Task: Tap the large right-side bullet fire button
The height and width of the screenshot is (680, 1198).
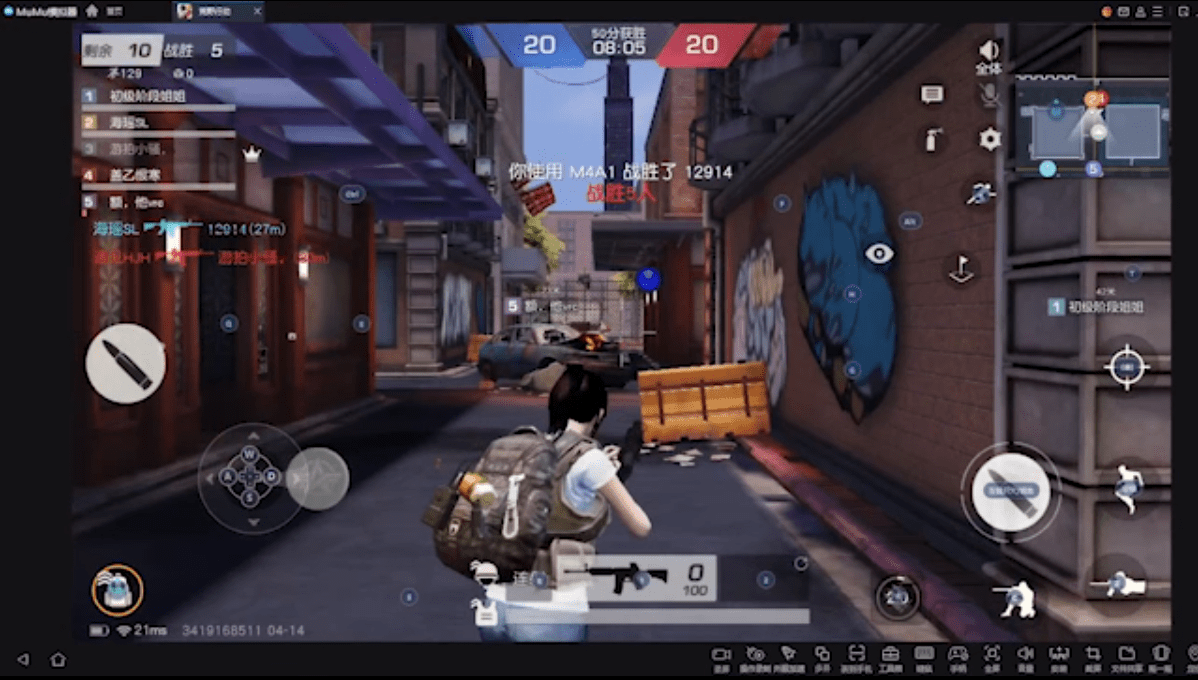Action: (1010, 491)
